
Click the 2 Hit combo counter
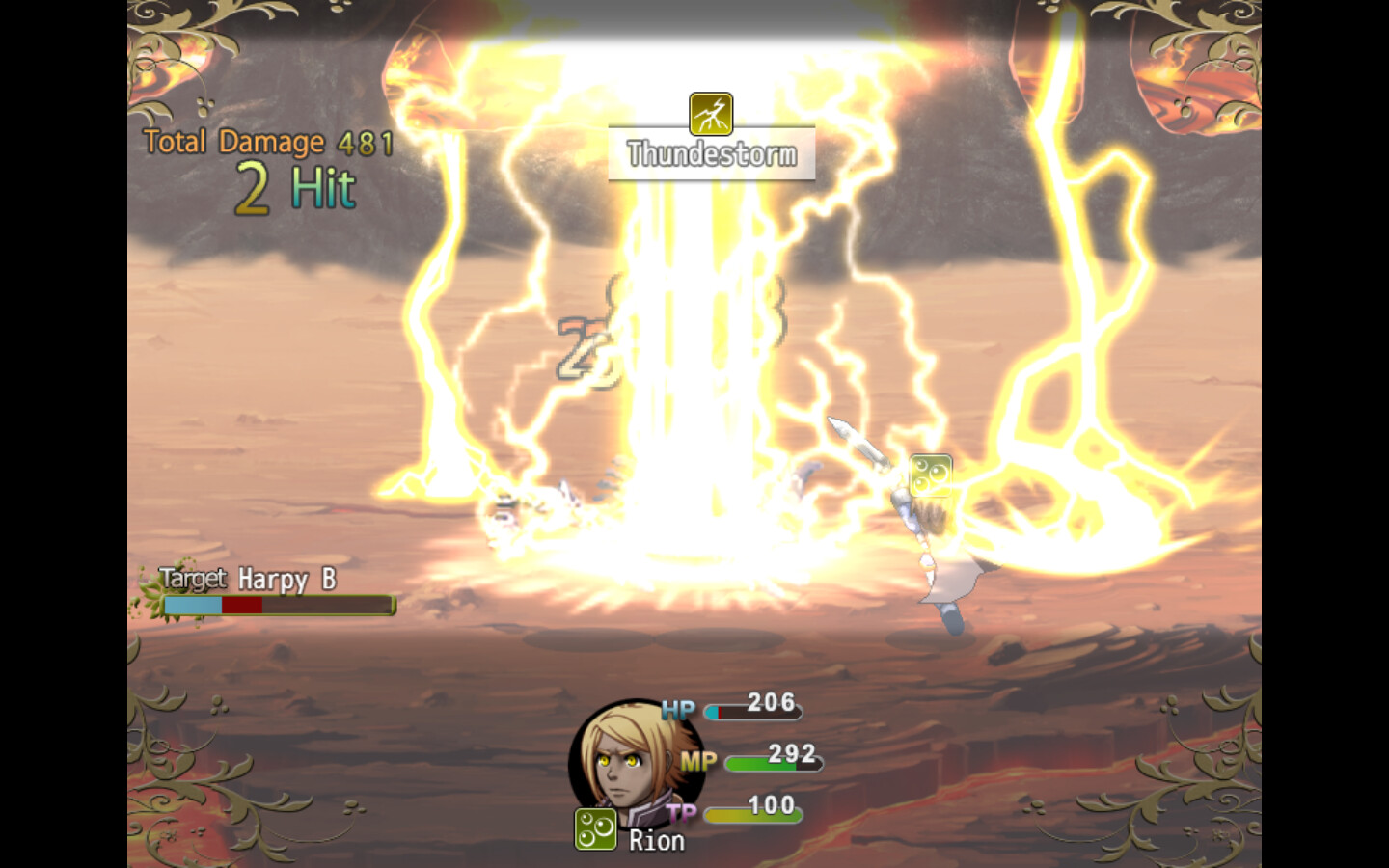293,189
